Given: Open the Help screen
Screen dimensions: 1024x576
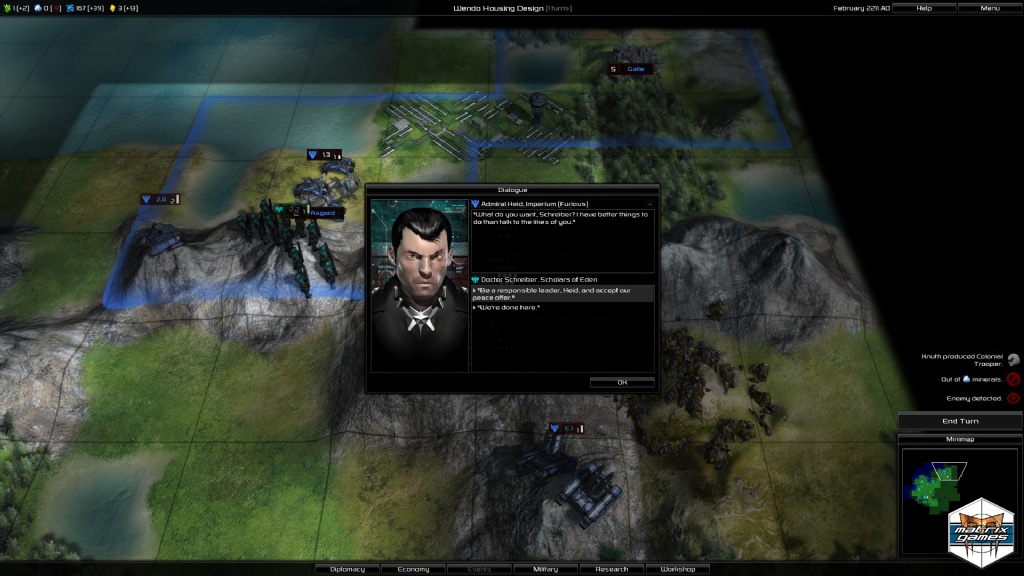Looking at the screenshot, I should pyautogui.click(x=924, y=8).
